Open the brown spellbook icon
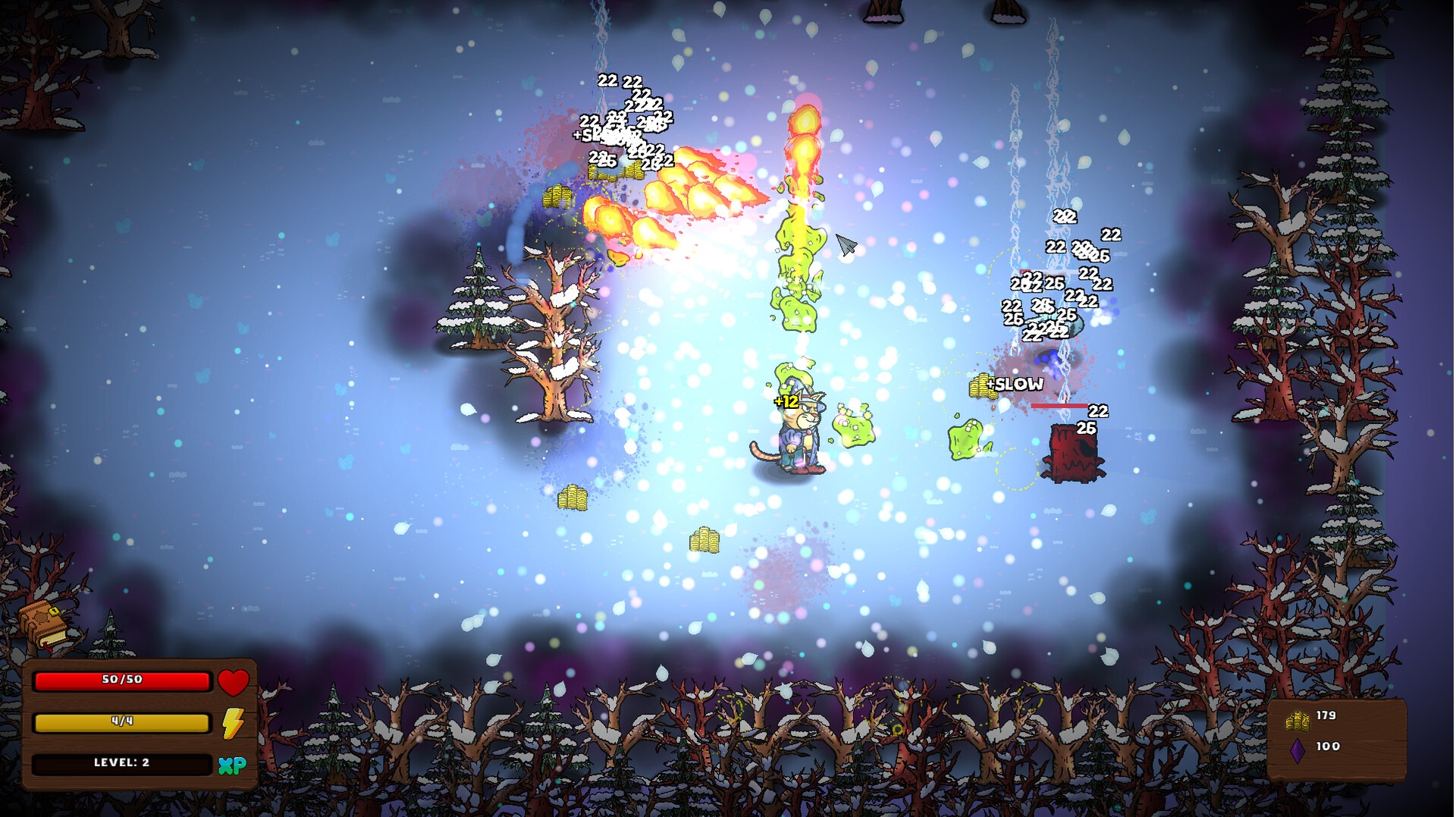Viewport: 1456px width, 817px height. 44,624
